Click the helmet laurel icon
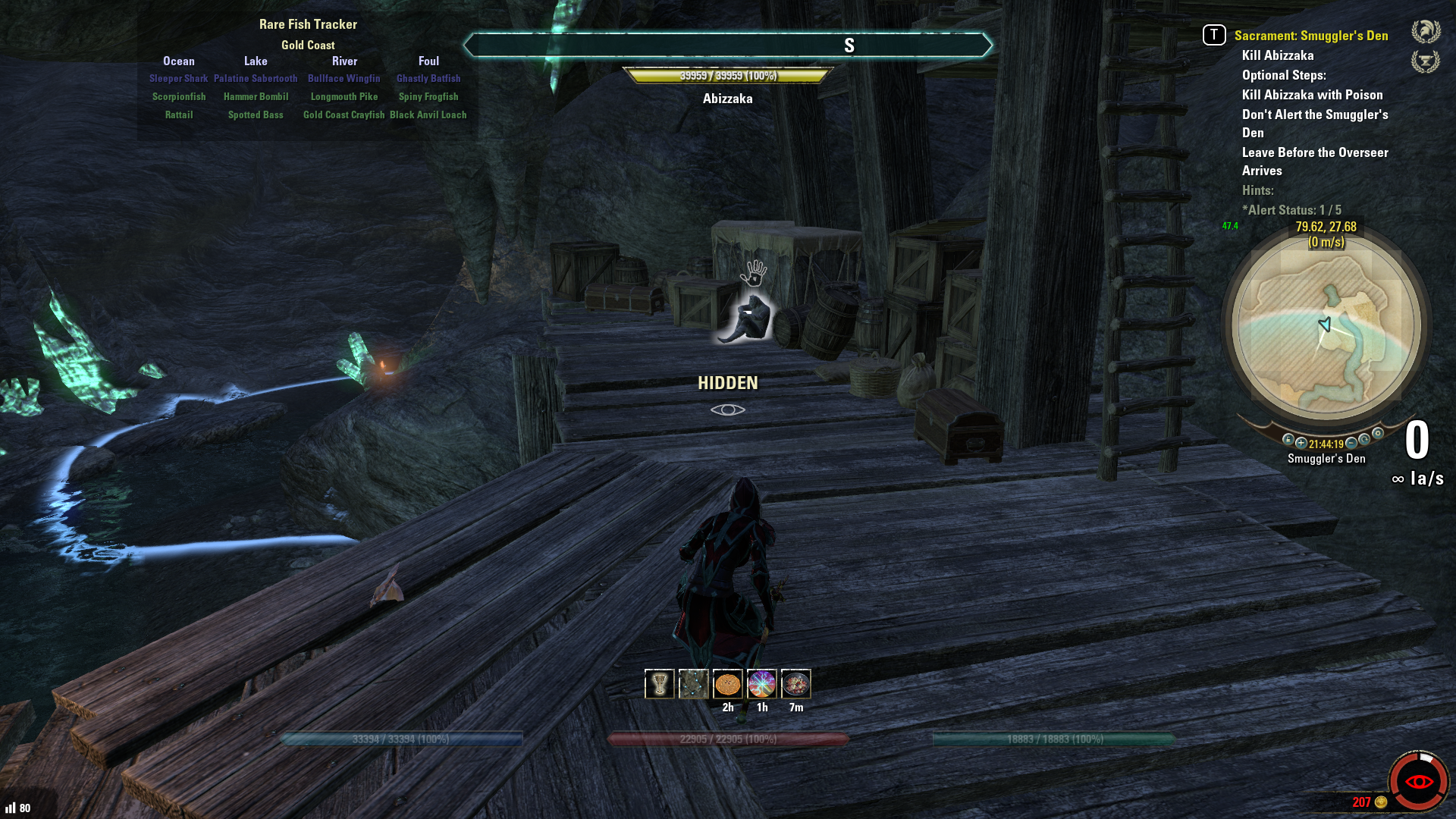The image size is (1456, 819). [1426, 32]
